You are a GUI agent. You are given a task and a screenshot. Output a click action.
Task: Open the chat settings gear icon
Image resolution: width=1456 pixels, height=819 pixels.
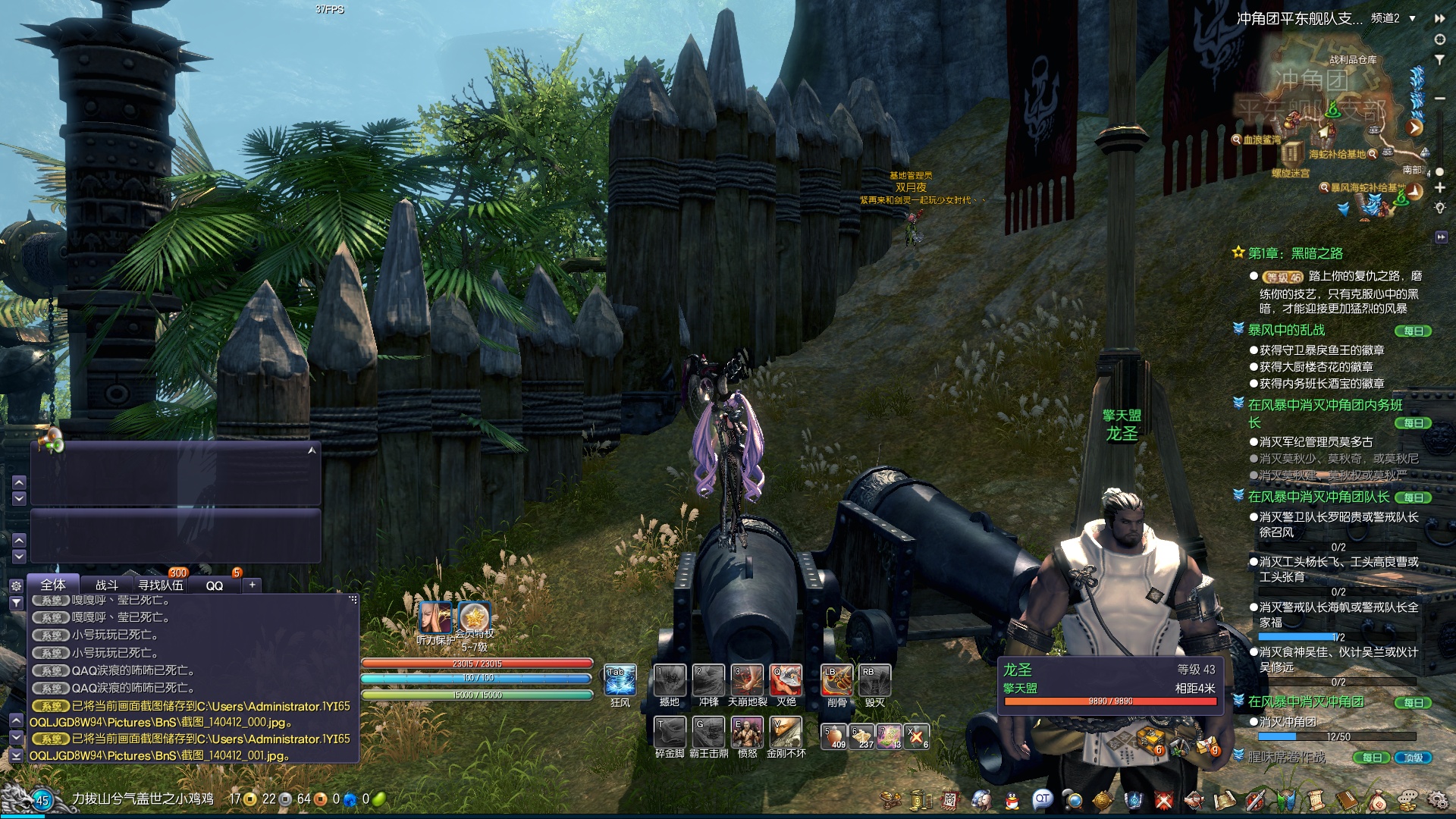pos(16,585)
